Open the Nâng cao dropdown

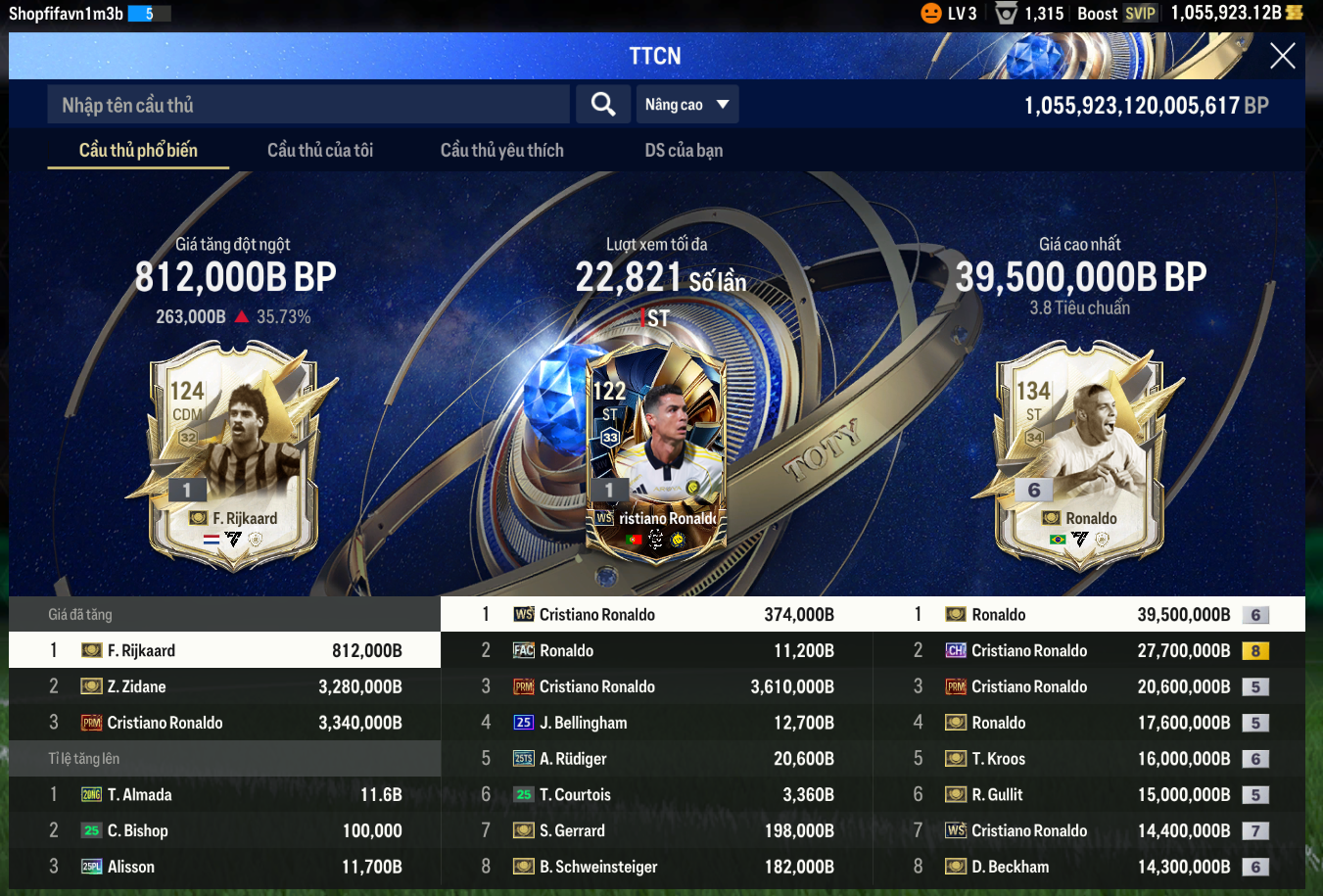click(x=686, y=105)
